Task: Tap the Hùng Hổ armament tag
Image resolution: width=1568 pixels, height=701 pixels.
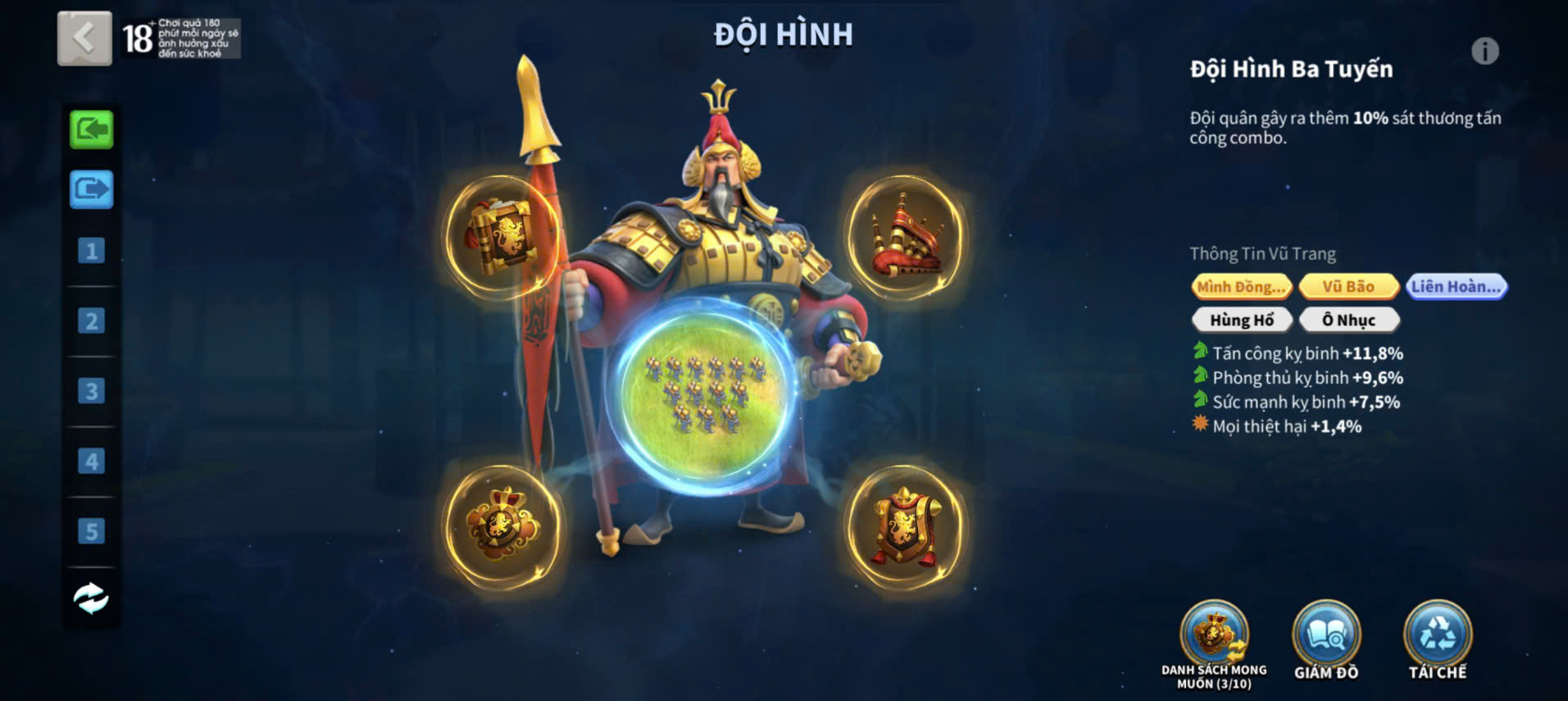Action: pyautogui.click(x=1241, y=320)
